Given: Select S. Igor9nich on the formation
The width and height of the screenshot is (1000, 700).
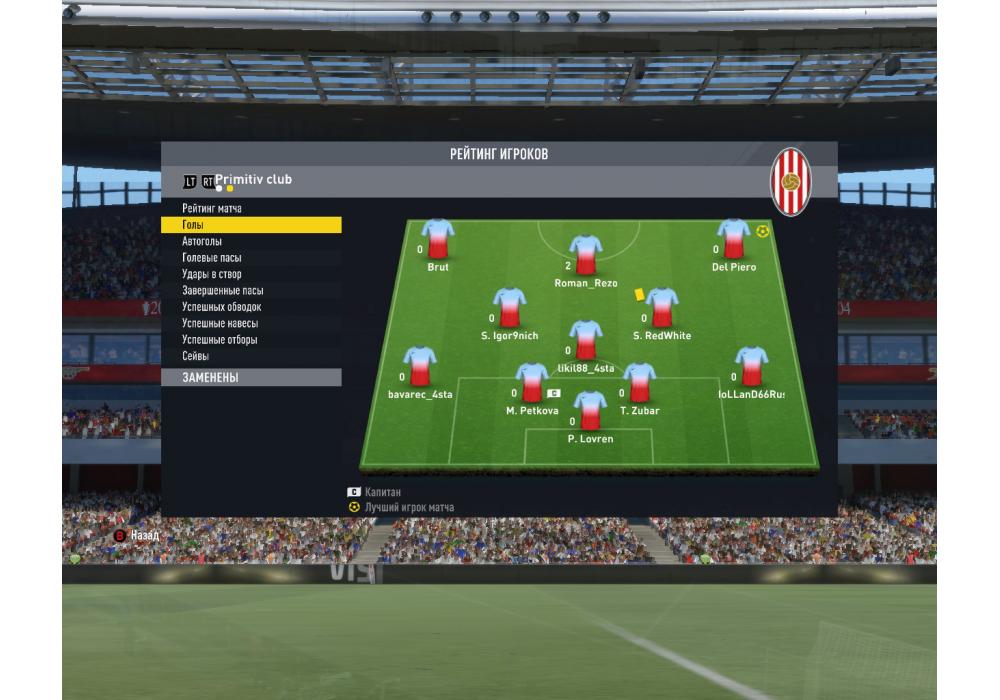Looking at the screenshot, I should click(x=509, y=309).
